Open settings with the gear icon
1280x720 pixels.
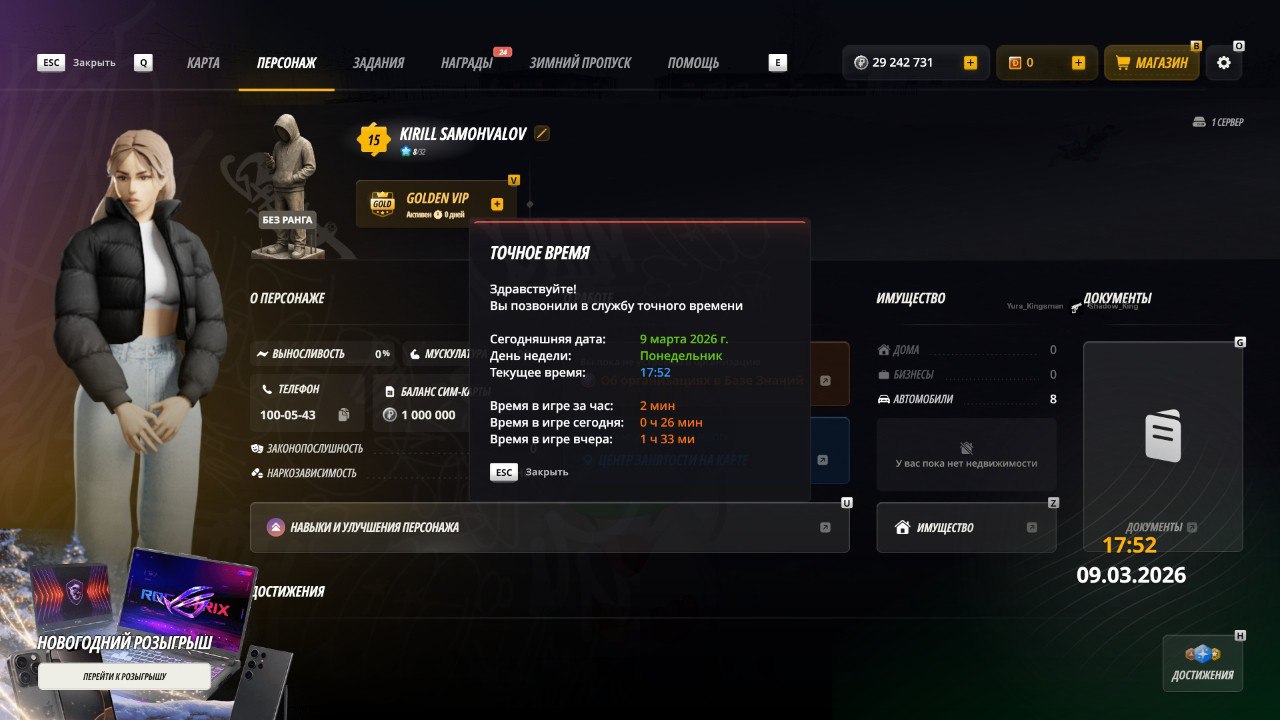click(1224, 63)
